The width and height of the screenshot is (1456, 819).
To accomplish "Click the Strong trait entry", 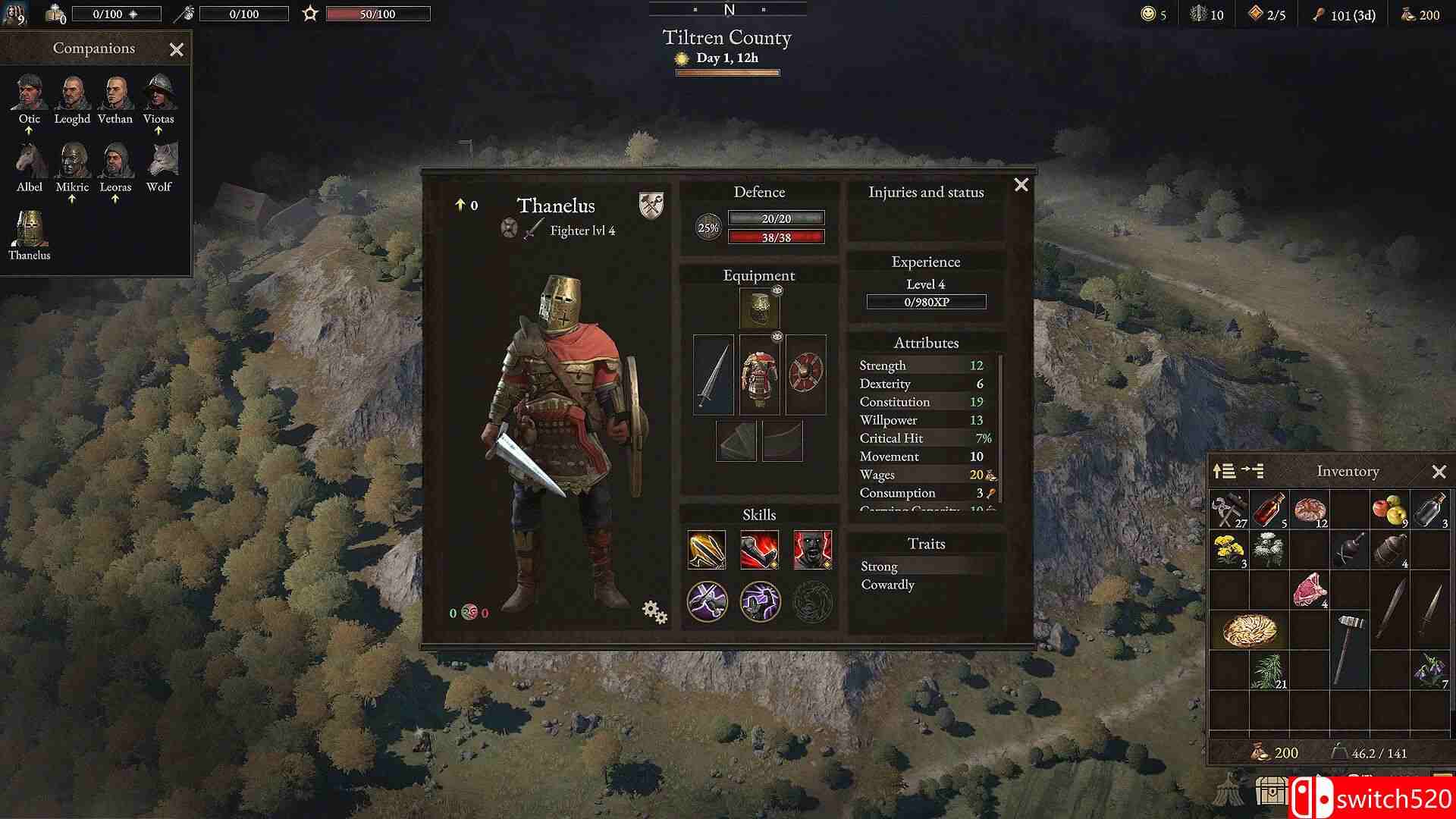I will click(x=878, y=566).
